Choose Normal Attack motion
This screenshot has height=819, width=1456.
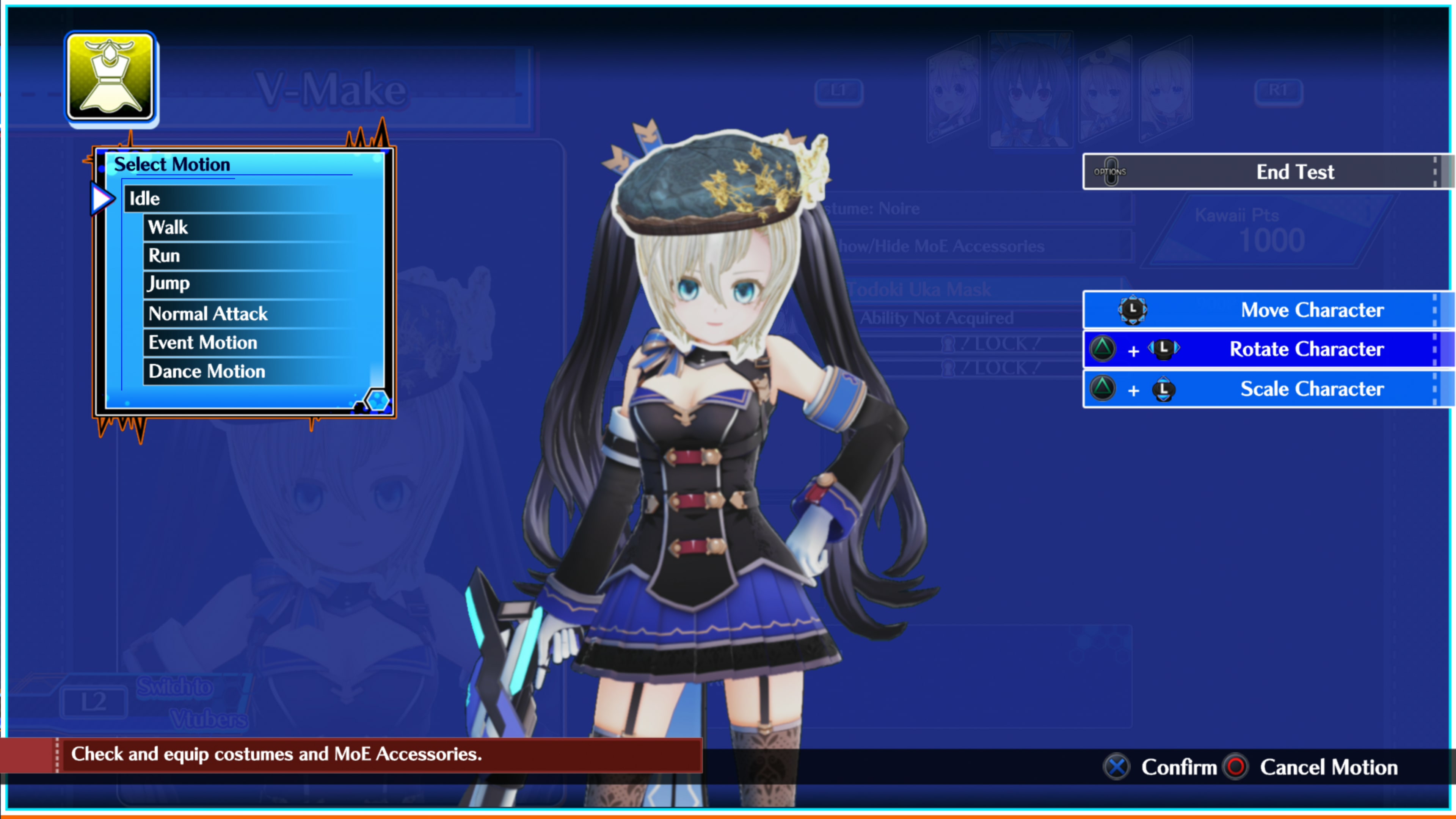coord(207,314)
